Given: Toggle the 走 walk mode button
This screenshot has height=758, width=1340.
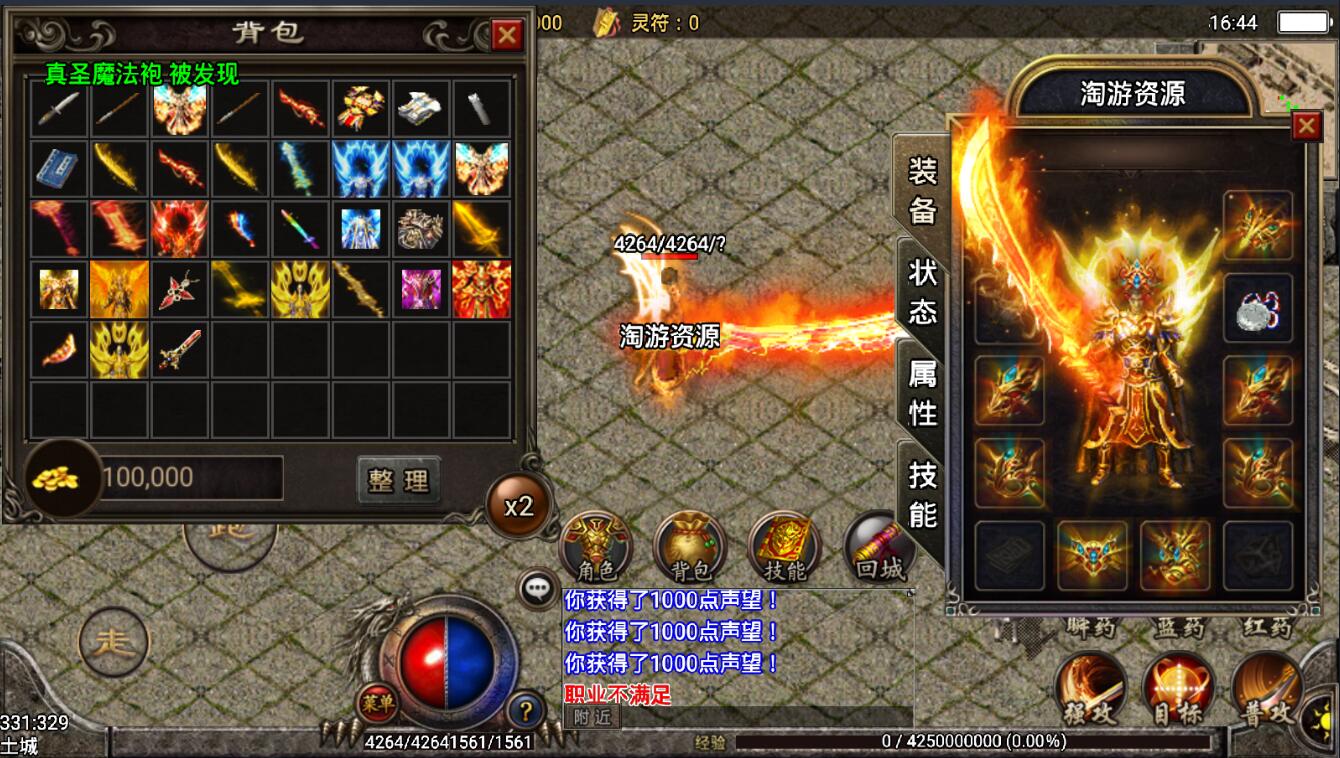Looking at the screenshot, I should 113,642.
